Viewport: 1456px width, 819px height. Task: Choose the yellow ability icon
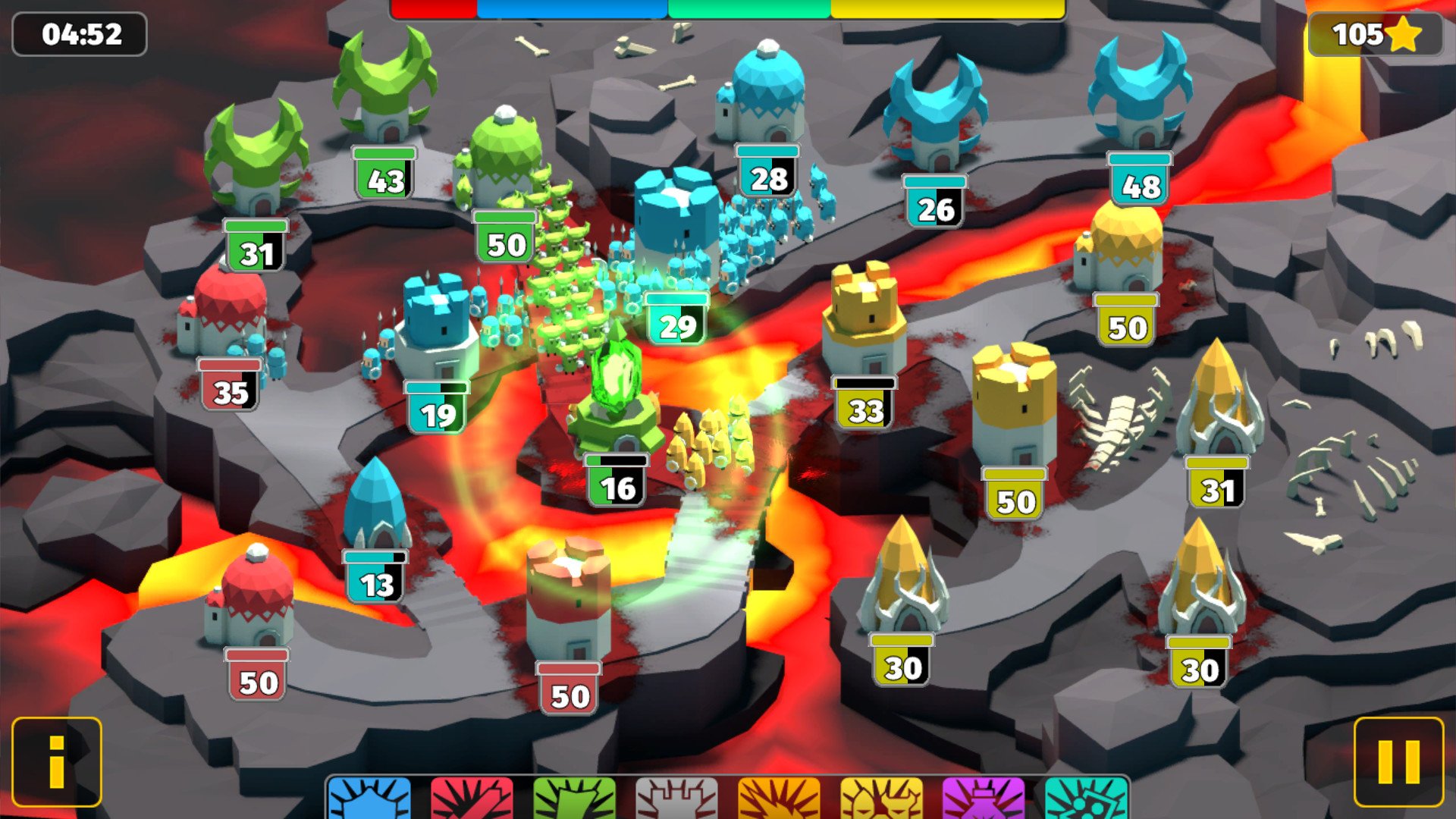pos(881,799)
